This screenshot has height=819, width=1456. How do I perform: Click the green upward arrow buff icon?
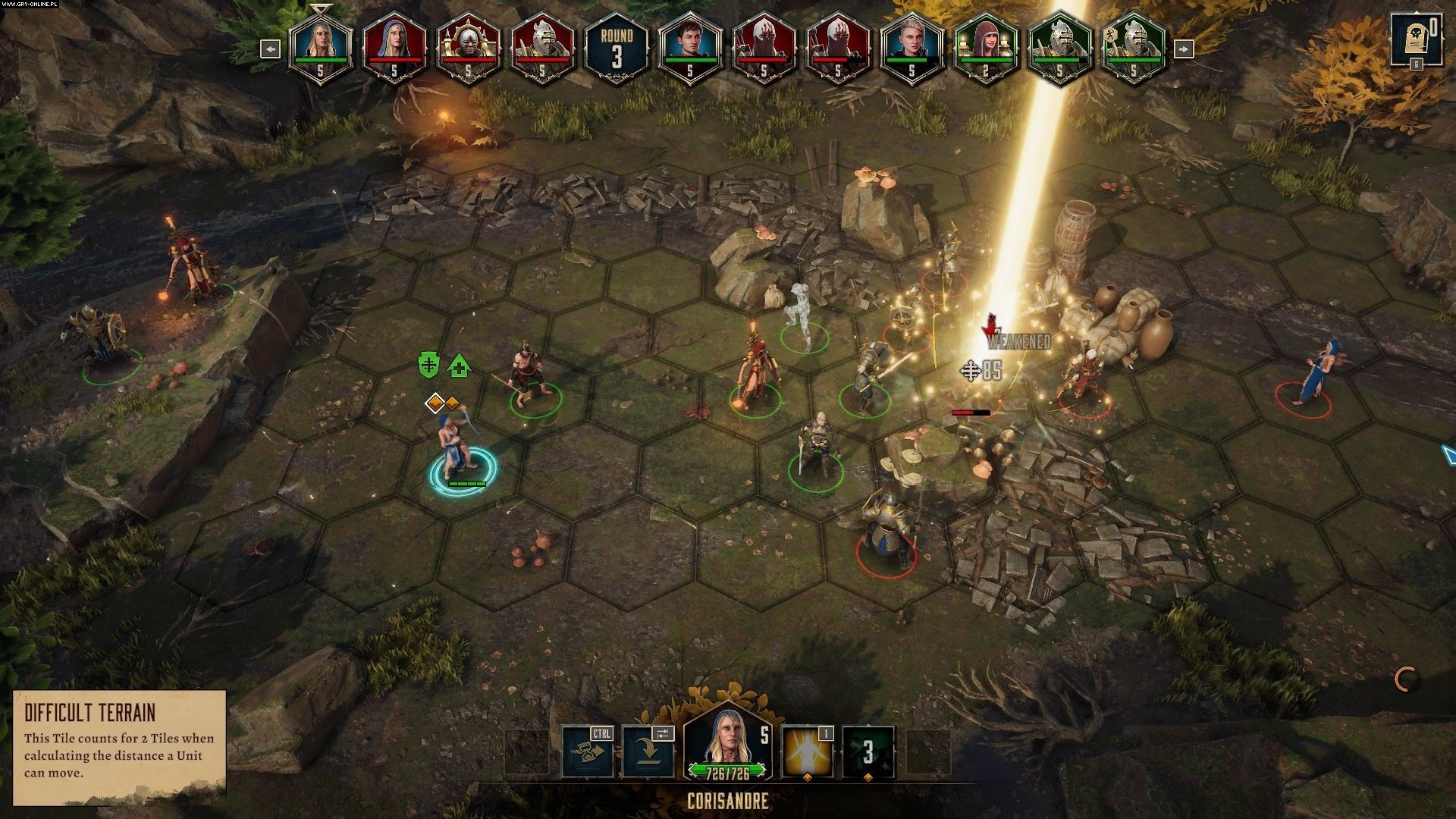[458, 367]
